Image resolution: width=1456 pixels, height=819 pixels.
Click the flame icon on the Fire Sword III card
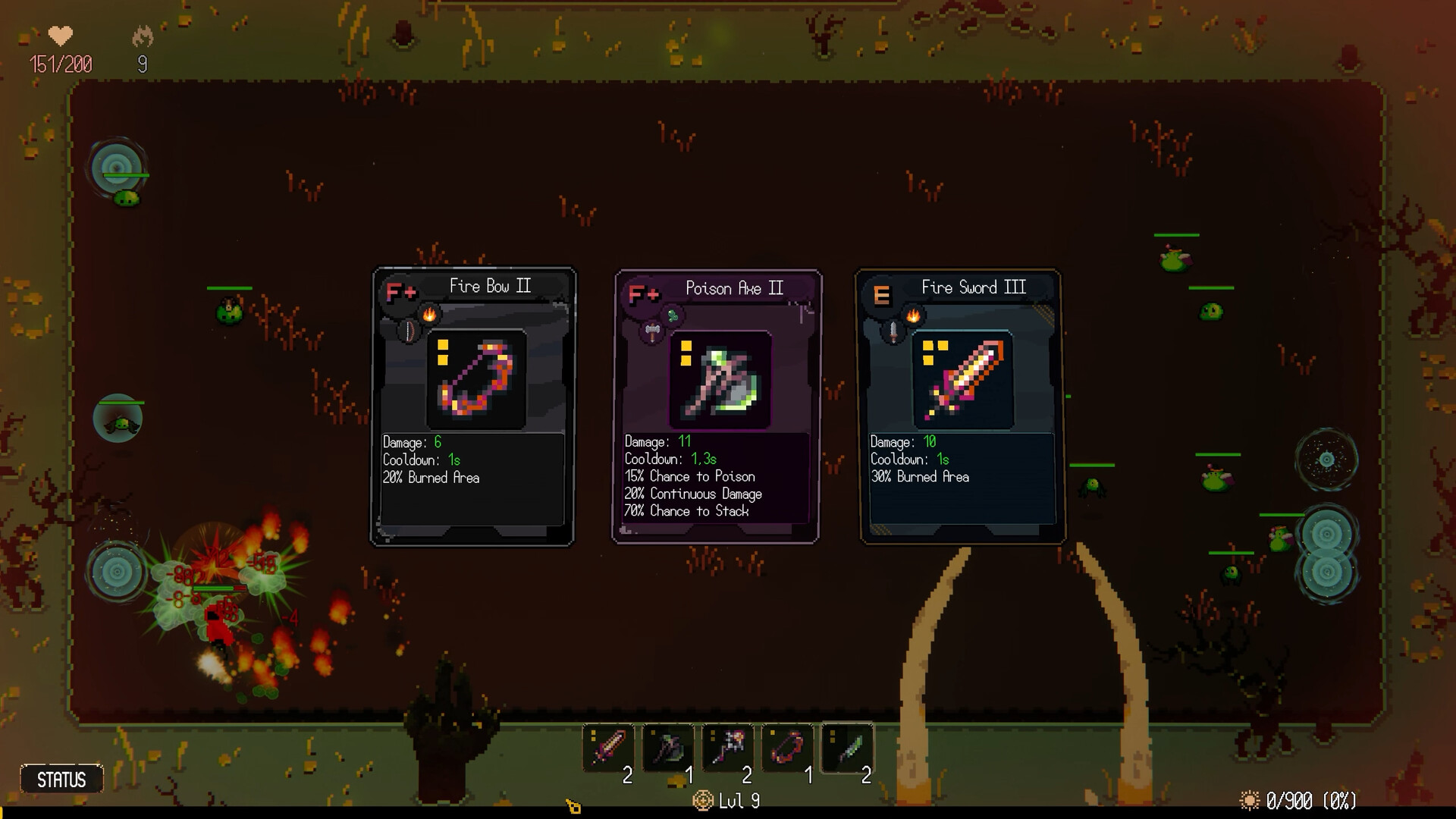[913, 315]
